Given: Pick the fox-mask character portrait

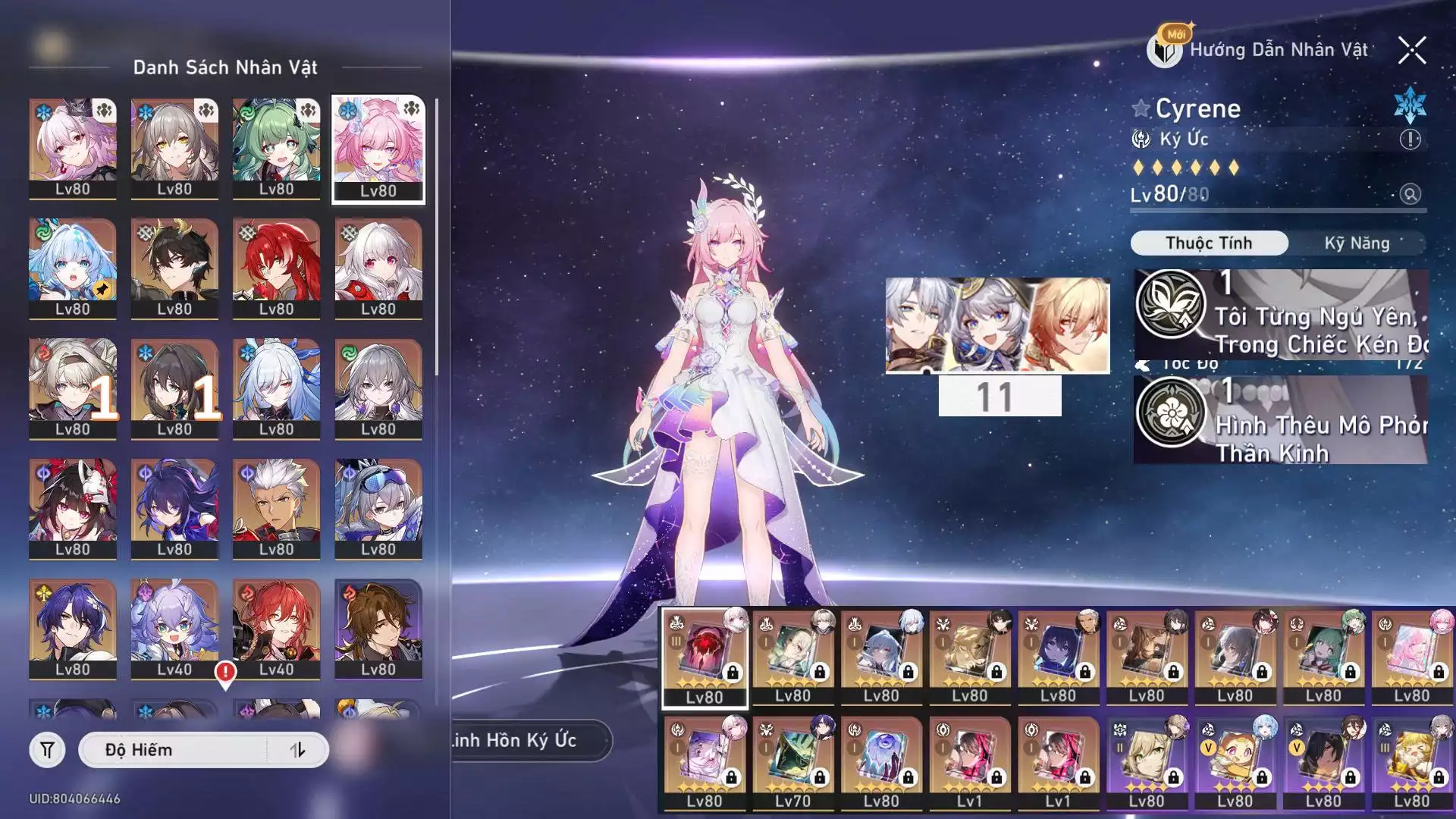Looking at the screenshot, I should coord(73,509).
